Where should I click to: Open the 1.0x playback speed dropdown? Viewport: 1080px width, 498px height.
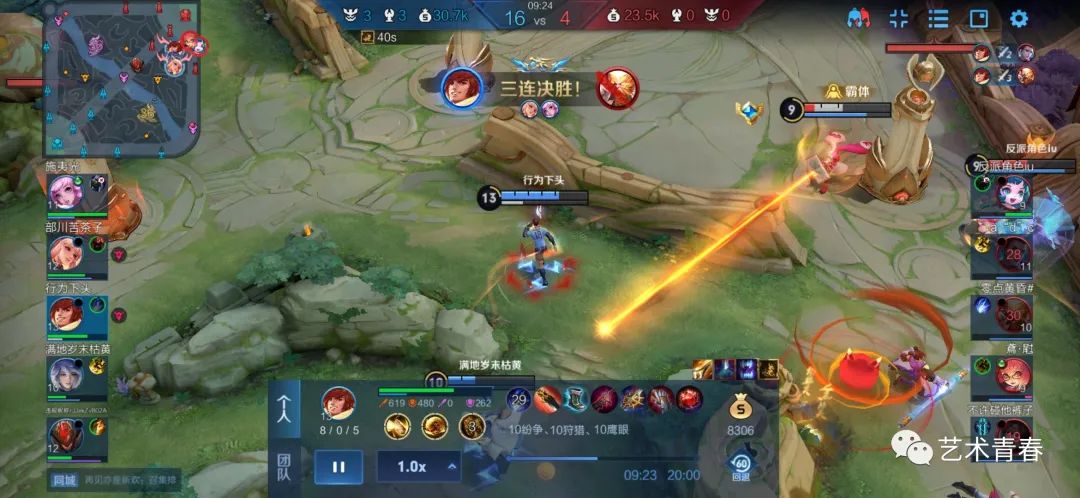pyautogui.click(x=418, y=466)
